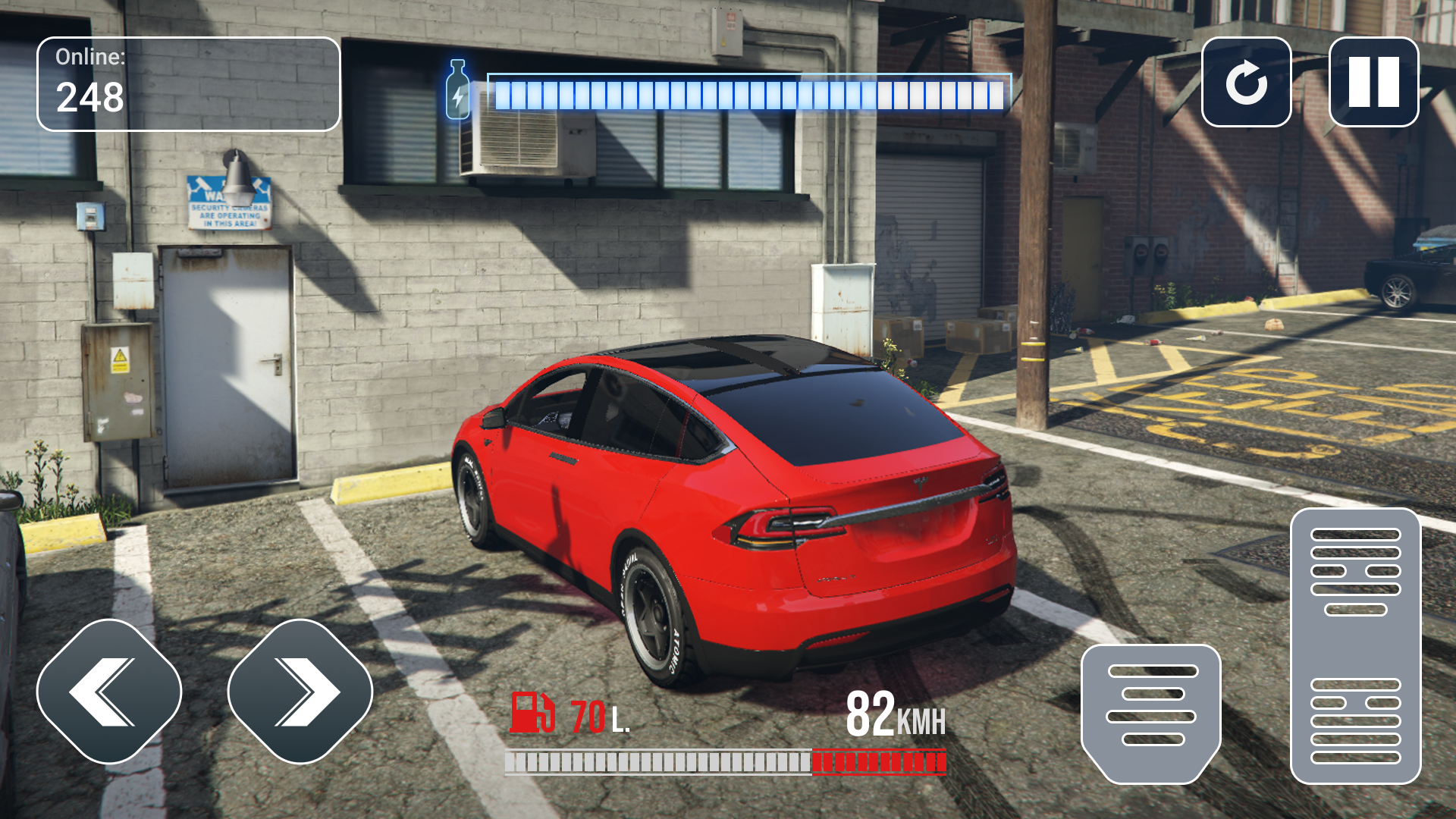Steer right with the right arrow
Image resolution: width=1456 pixels, height=819 pixels.
[x=300, y=692]
